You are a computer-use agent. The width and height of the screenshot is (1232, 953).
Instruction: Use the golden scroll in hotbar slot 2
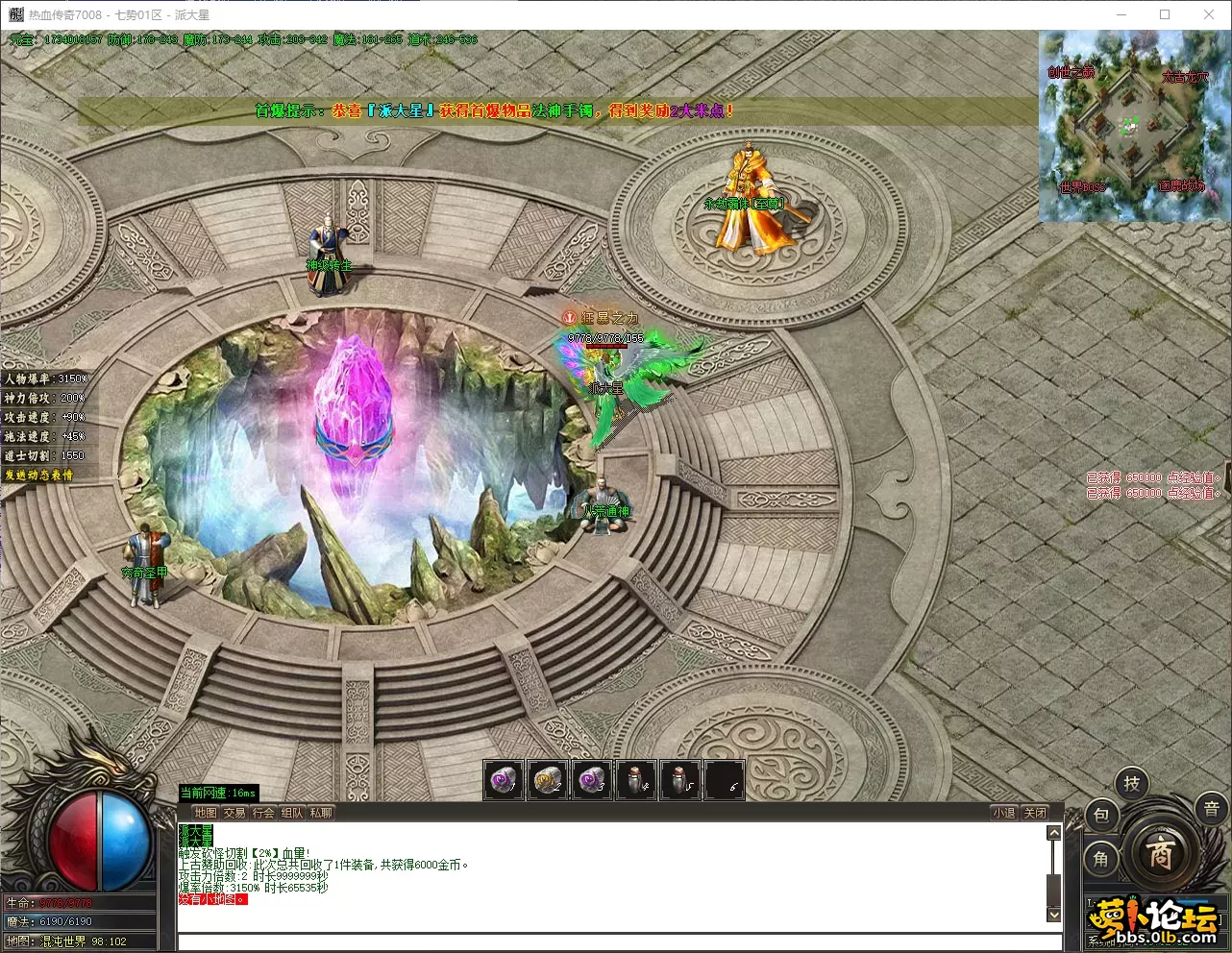coord(548,780)
